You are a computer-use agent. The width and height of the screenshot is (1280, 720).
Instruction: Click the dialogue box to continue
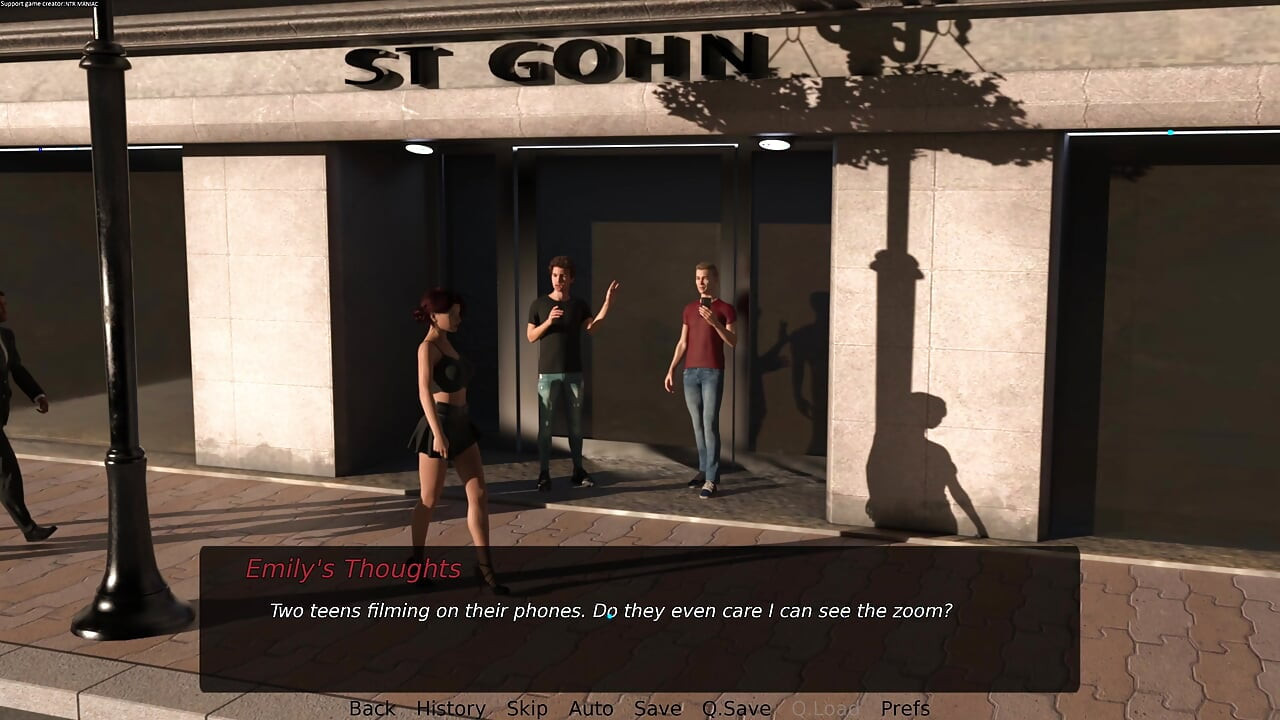[x=640, y=640]
